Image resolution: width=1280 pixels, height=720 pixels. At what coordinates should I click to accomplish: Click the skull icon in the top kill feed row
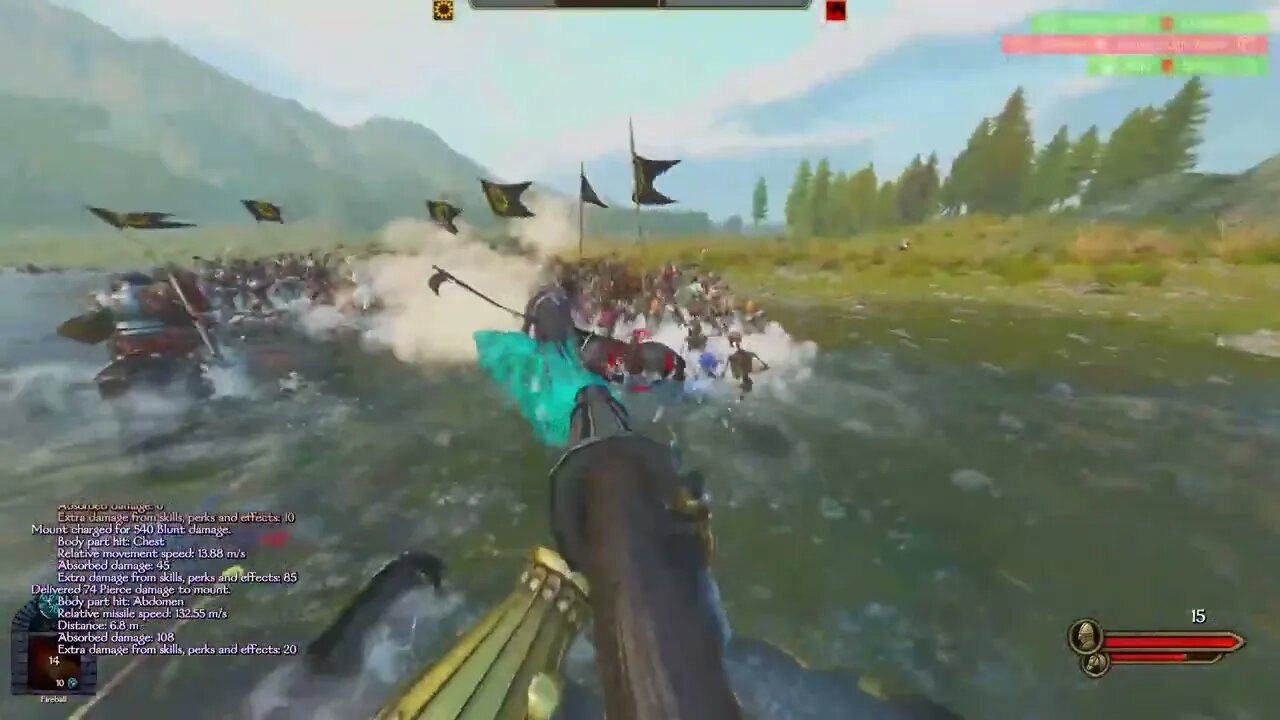click(x=1168, y=22)
